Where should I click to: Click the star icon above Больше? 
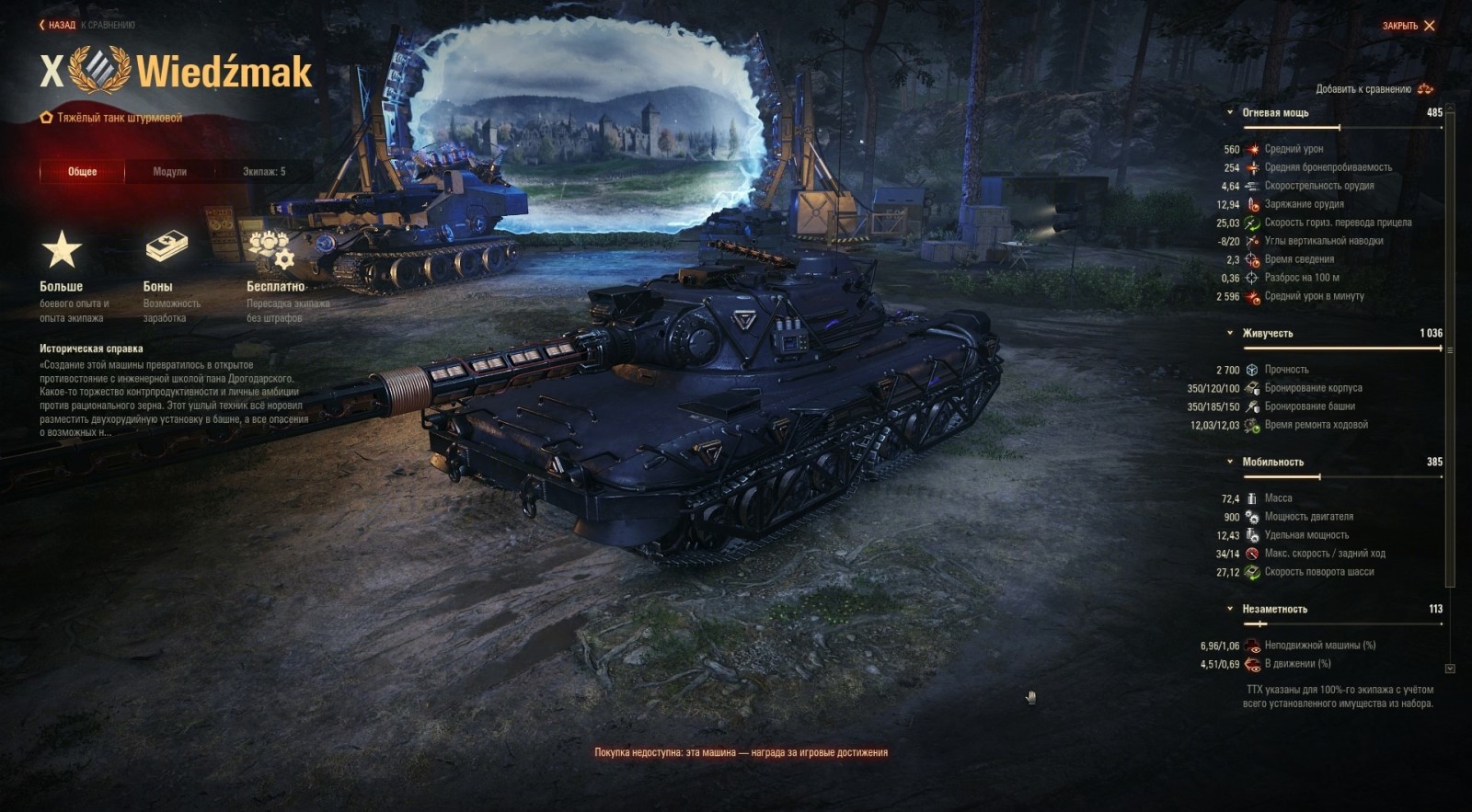(x=62, y=248)
